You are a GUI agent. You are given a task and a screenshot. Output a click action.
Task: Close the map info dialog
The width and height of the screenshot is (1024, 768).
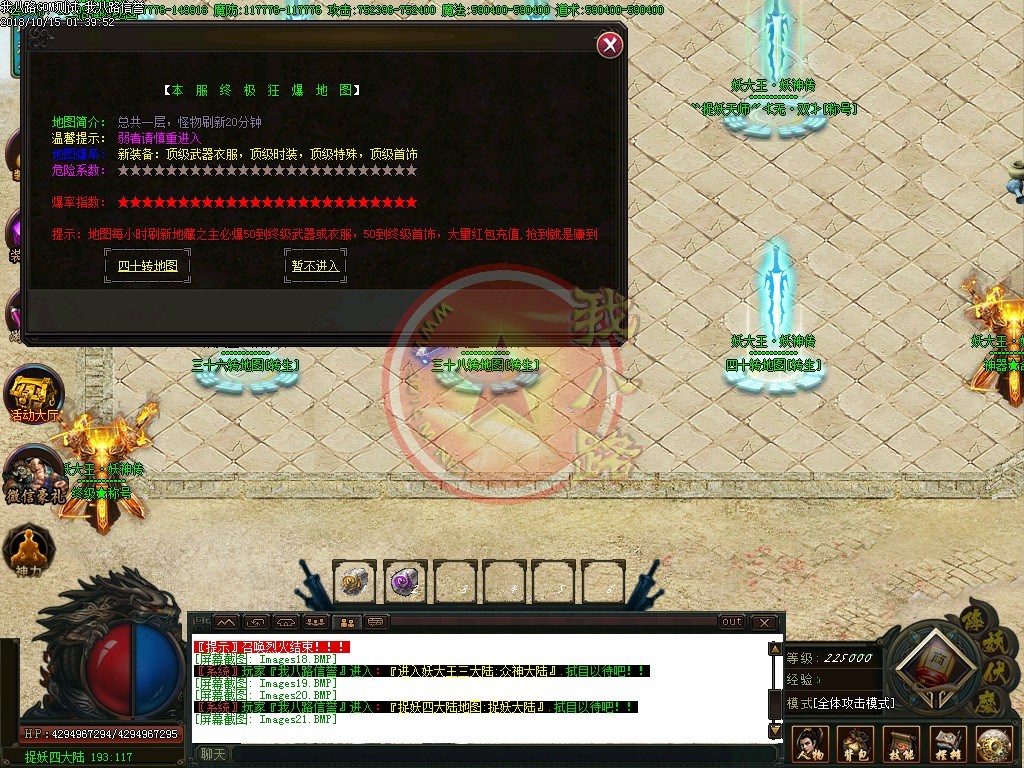coord(610,45)
